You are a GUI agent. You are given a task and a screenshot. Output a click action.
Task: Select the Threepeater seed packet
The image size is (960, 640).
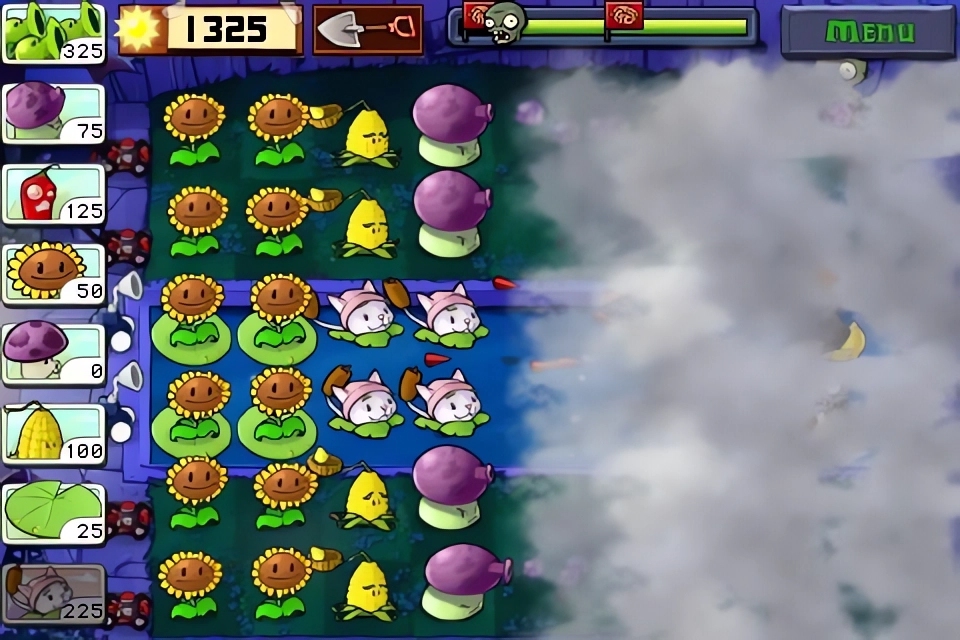(54, 32)
